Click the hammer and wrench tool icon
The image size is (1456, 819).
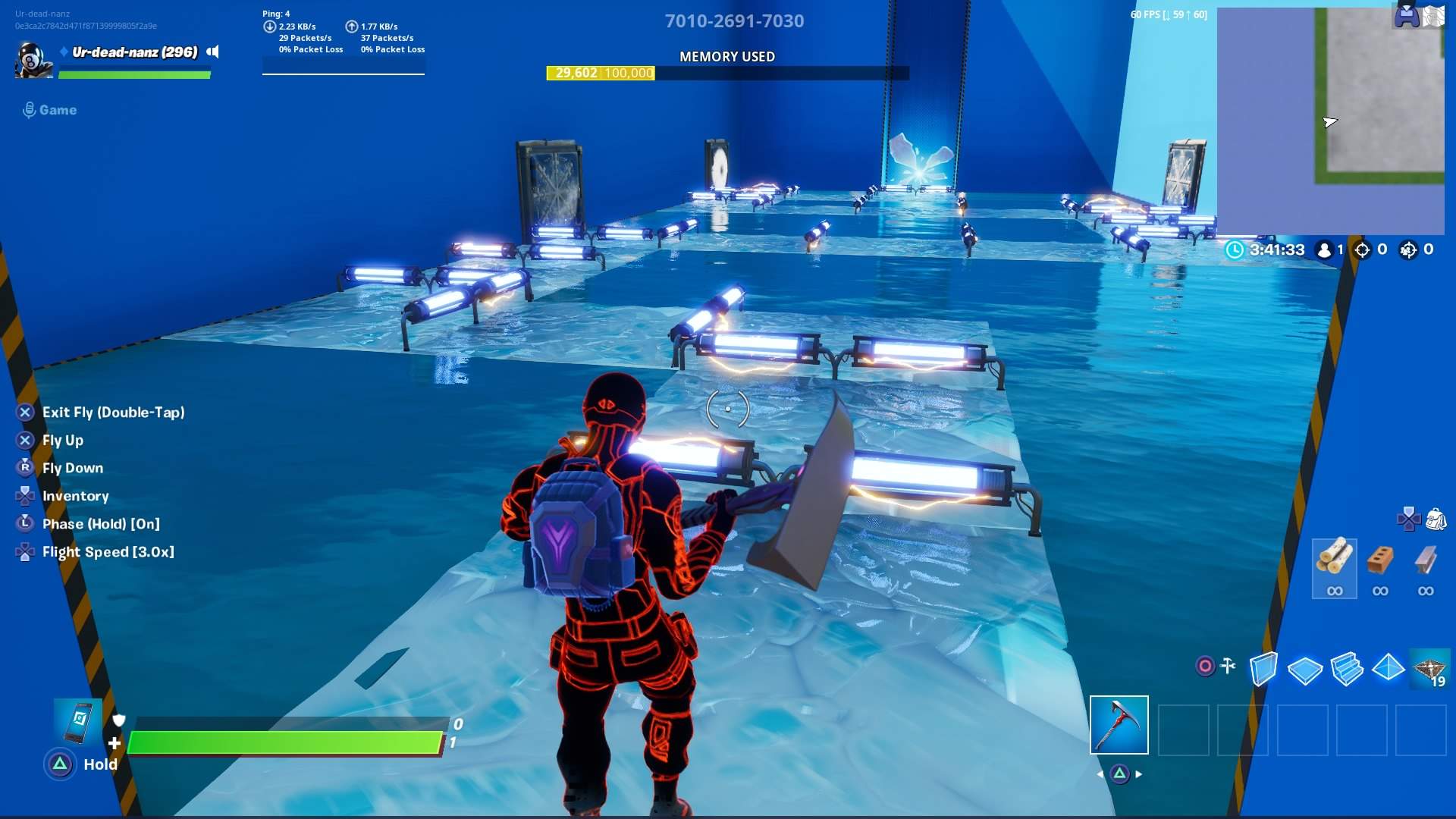coord(1228,666)
